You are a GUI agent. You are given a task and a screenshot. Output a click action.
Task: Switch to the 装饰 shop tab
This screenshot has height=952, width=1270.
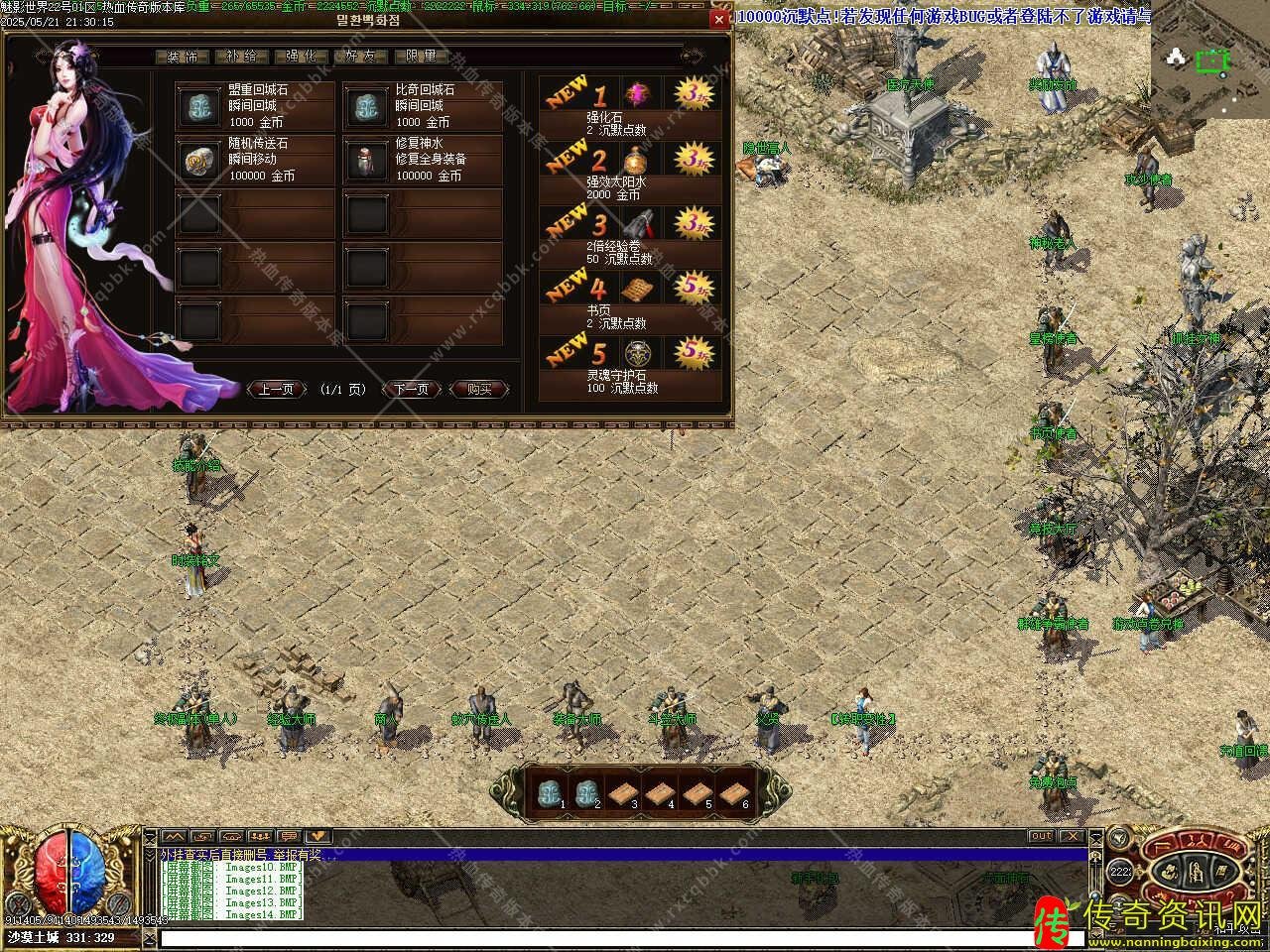(184, 57)
